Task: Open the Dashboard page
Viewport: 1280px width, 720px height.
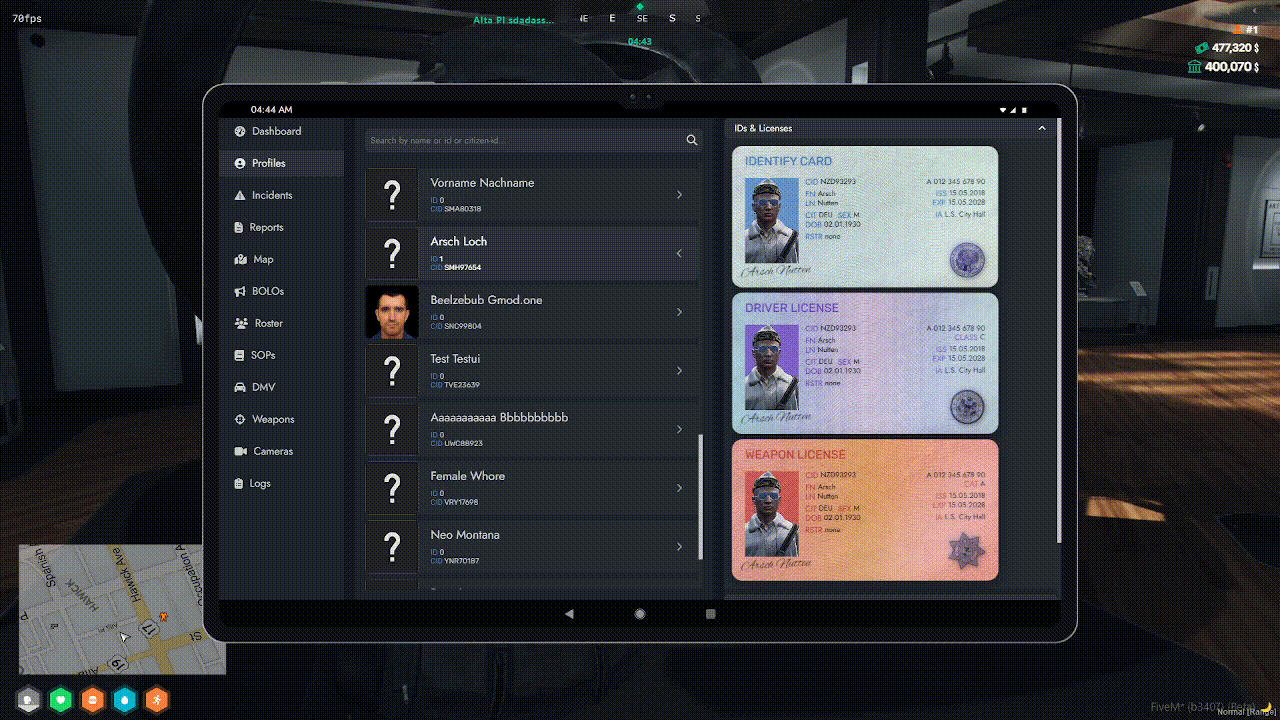Action: [276, 131]
